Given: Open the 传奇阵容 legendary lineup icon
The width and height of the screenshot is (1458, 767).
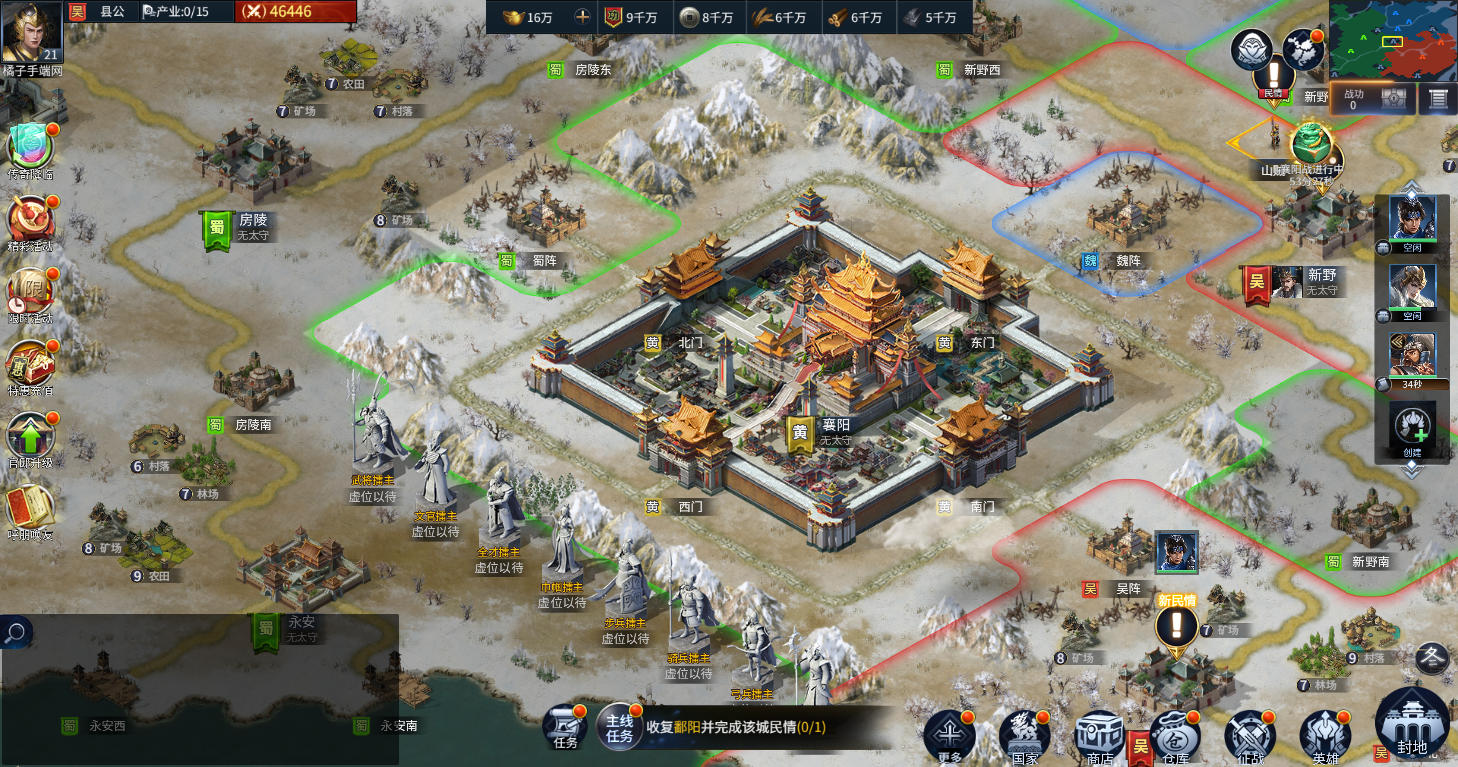Looking at the screenshot, I should pos(31,147).
